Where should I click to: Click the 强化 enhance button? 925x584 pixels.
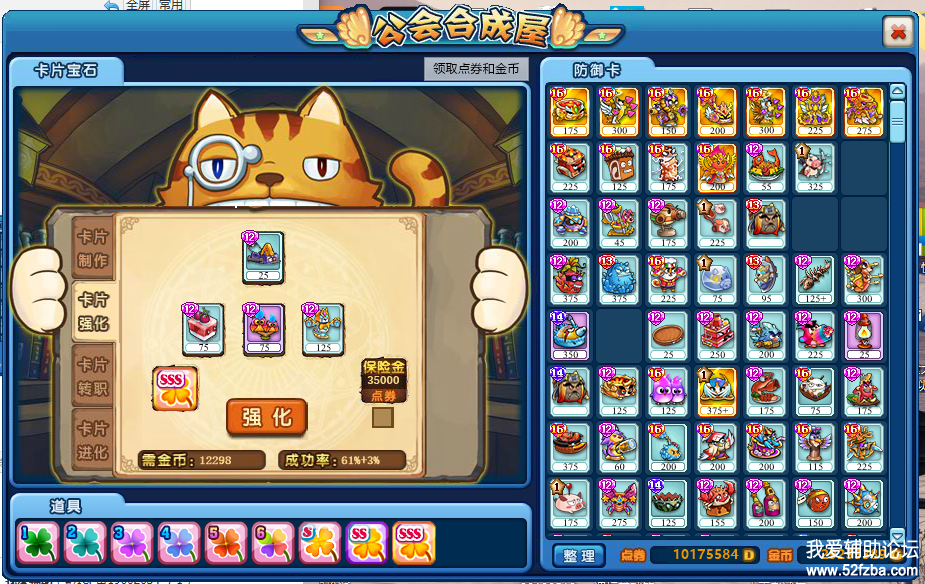pos(266,417)
